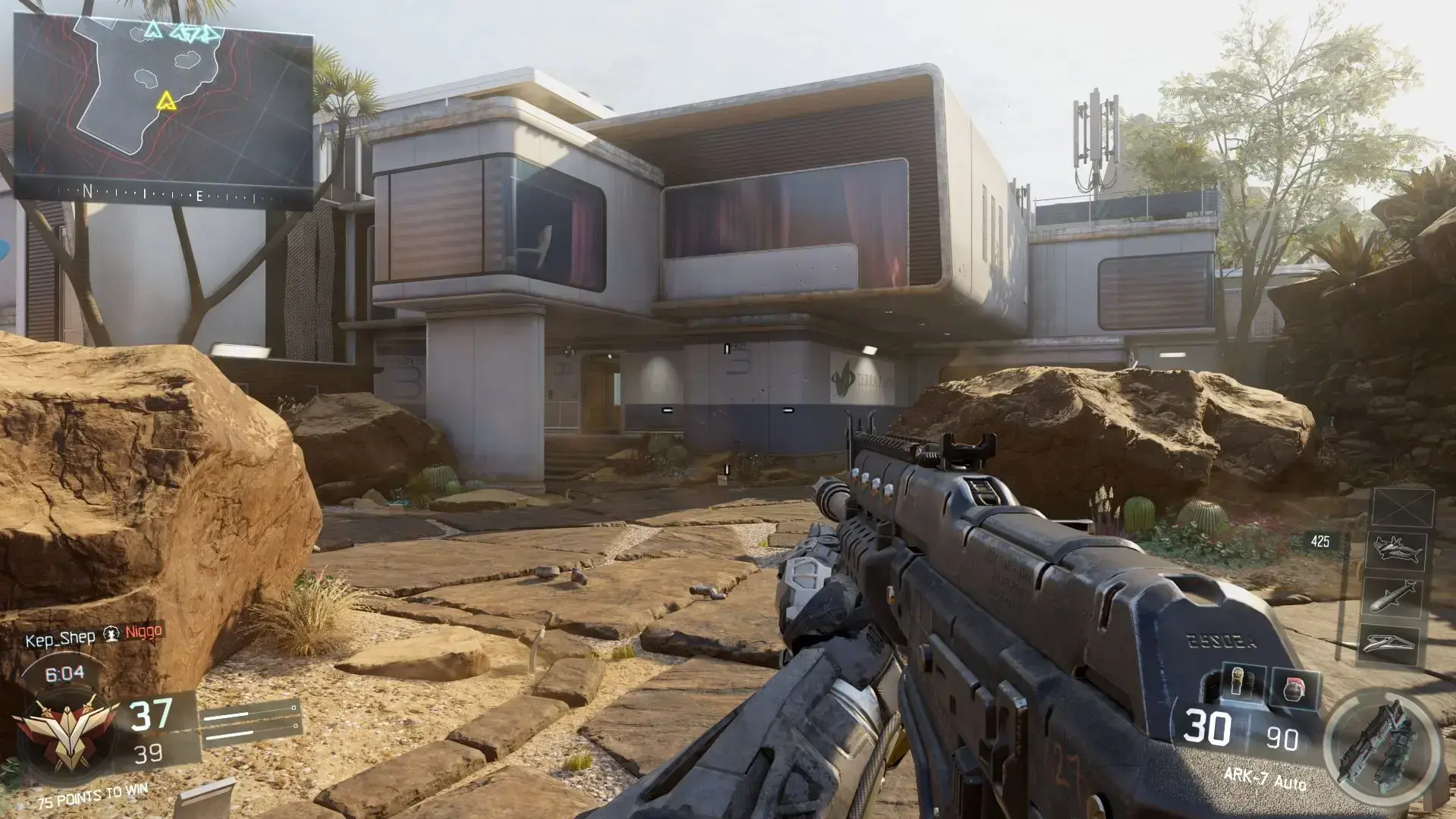Viewport: 1456px width, 819px height.
Task: Select the Kep_Shep player name tag
Action: (x=60, y=639)
